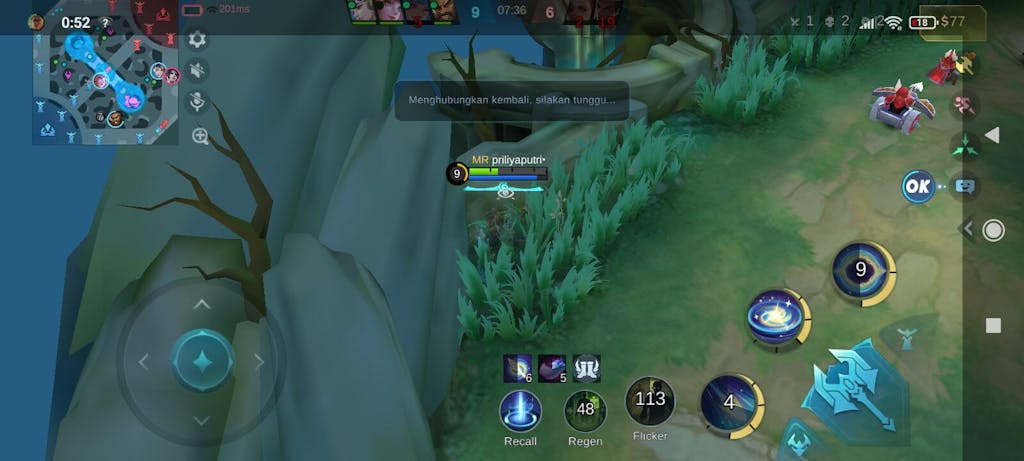Toggle the microphone icon
The height and width of the screenshot is (461, 1024).
pyautogui.click(x=198, y=102)
